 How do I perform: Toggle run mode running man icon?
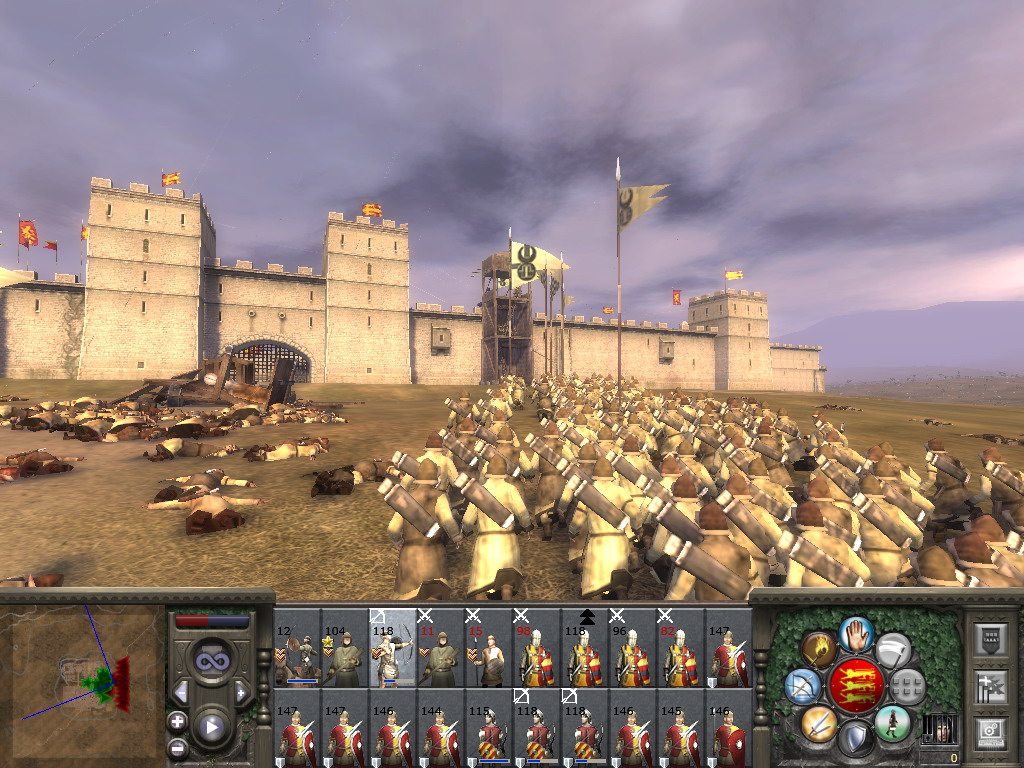(893, 721)
